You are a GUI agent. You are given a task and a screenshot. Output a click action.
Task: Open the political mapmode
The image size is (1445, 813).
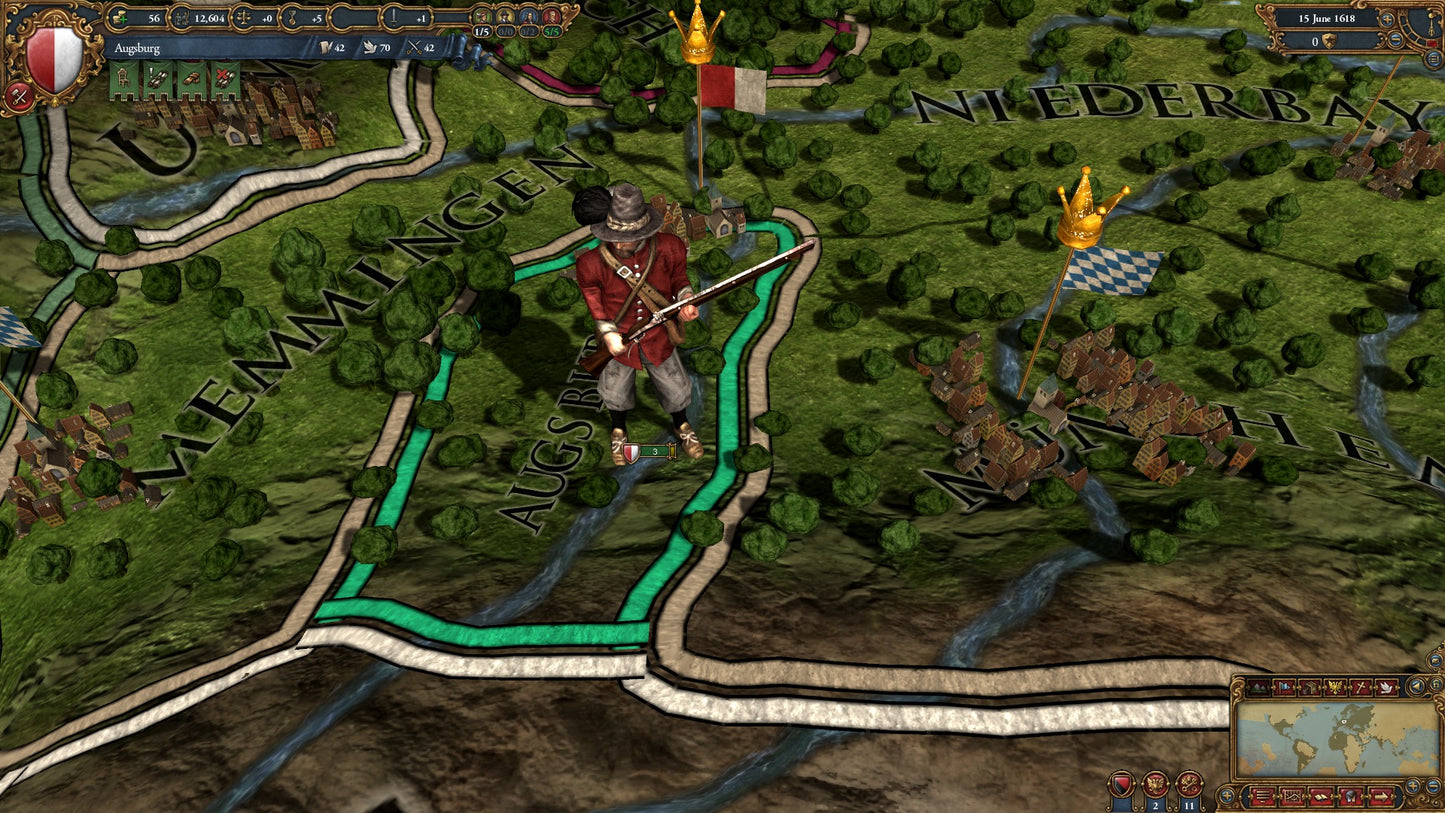1284,687
